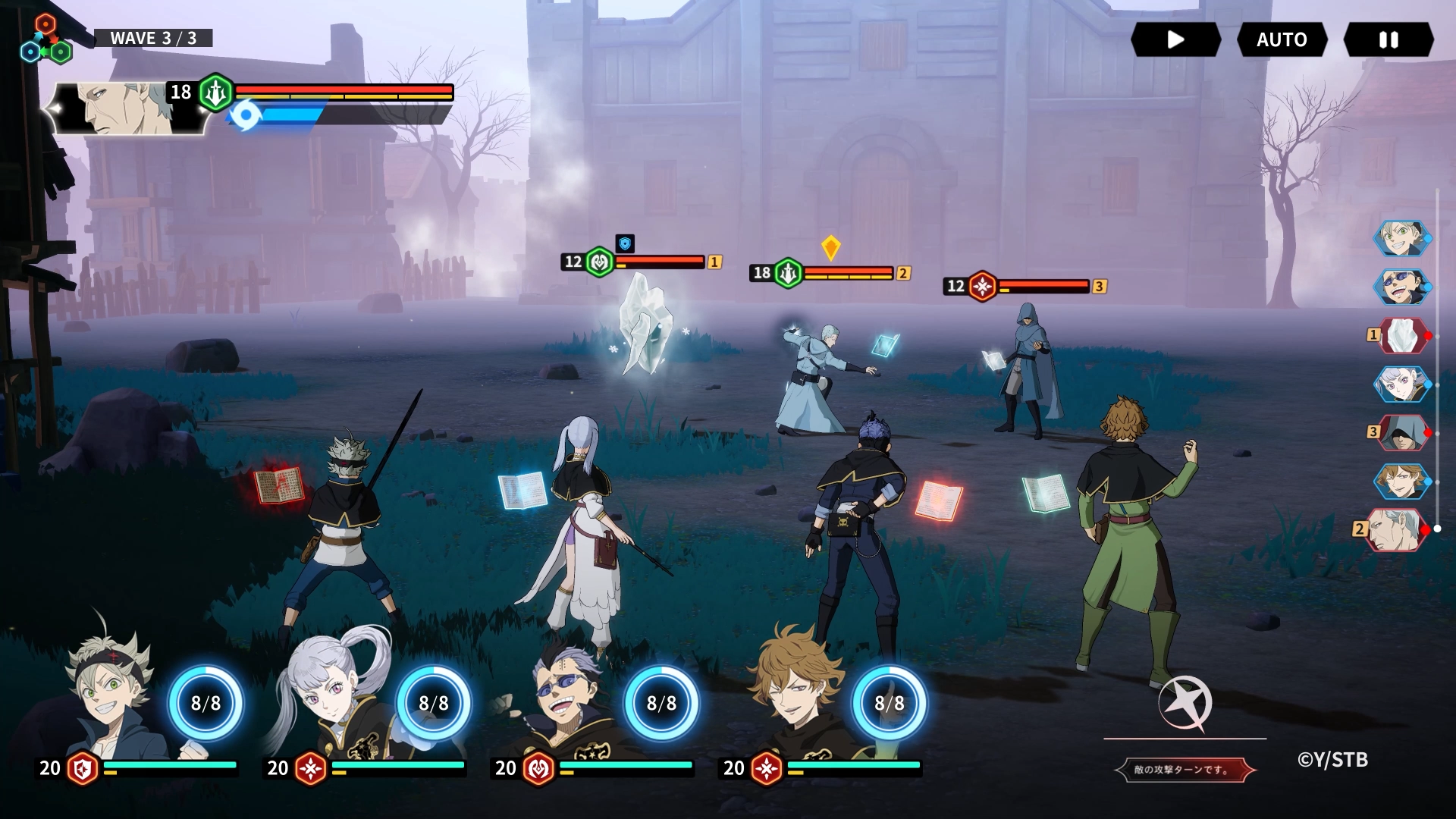Target the level 12 ice crystal enemy marker

point(600,262)
